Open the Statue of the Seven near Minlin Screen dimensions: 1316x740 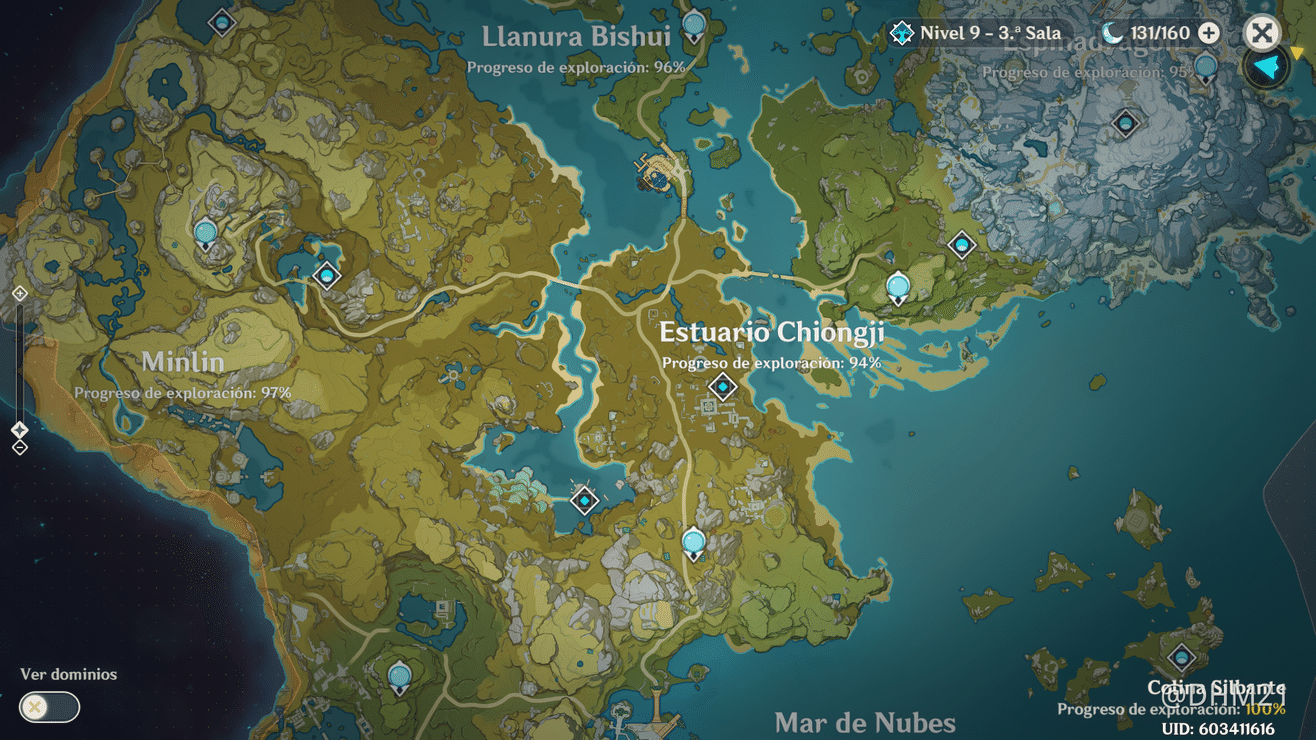click(x=204, y=231)
